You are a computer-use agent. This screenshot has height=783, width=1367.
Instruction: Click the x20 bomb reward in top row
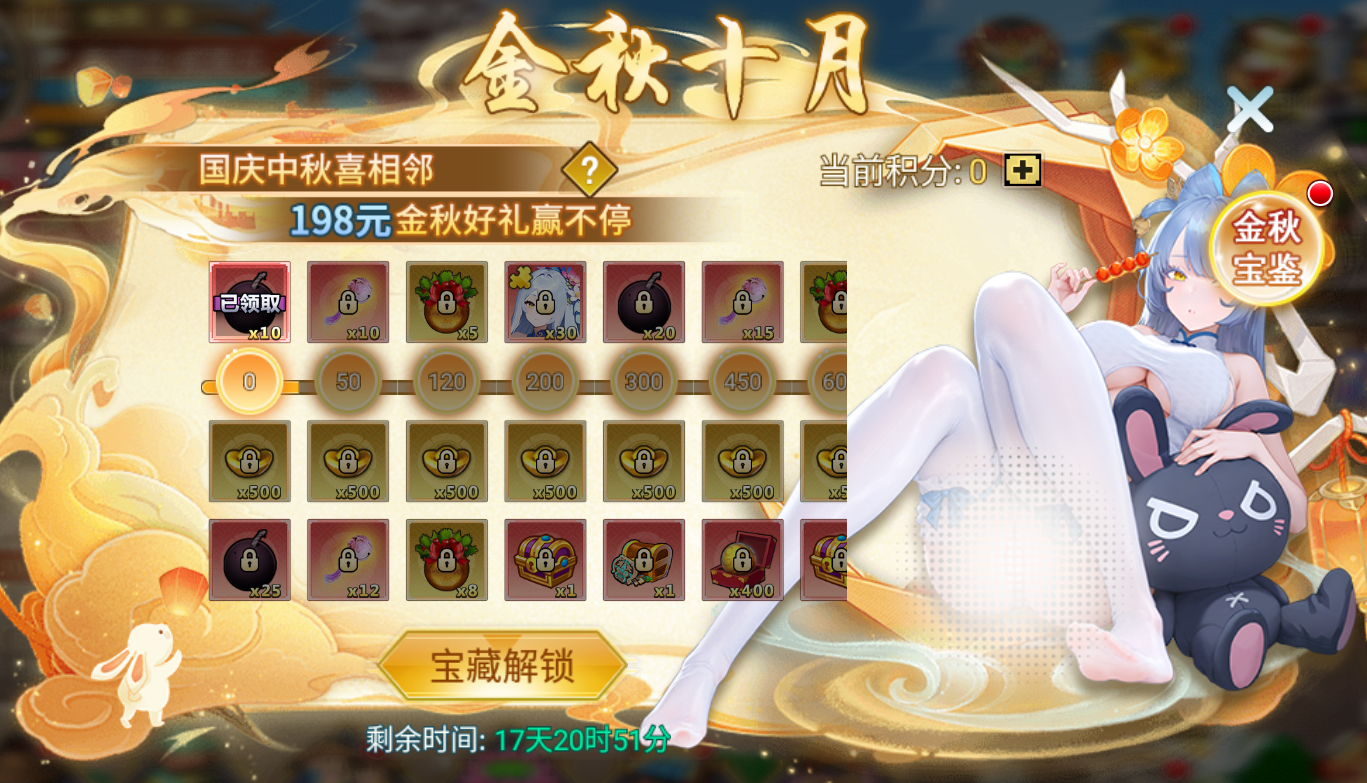644,302
